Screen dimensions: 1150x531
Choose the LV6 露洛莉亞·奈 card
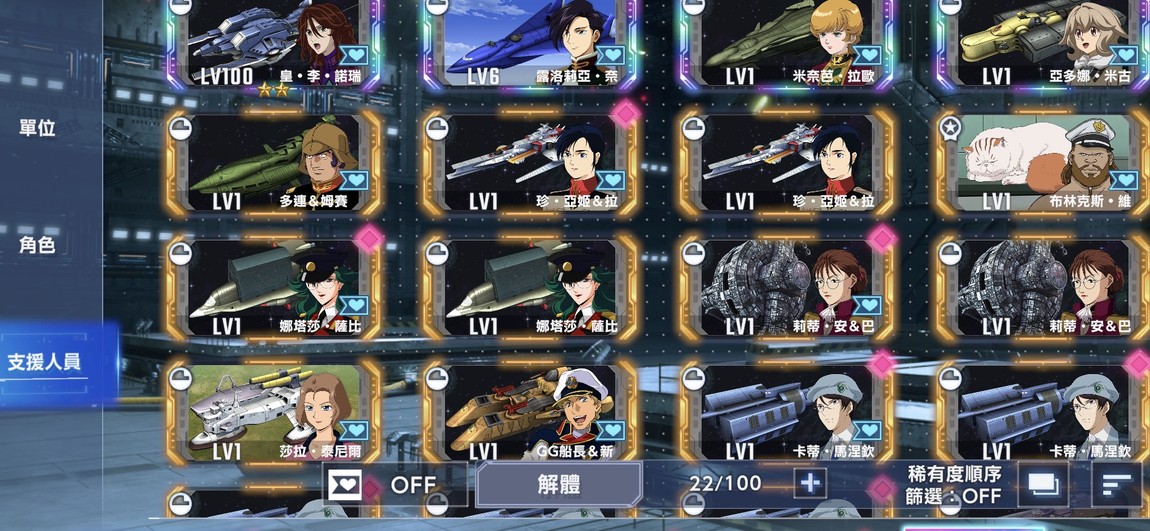coord(530,43)
